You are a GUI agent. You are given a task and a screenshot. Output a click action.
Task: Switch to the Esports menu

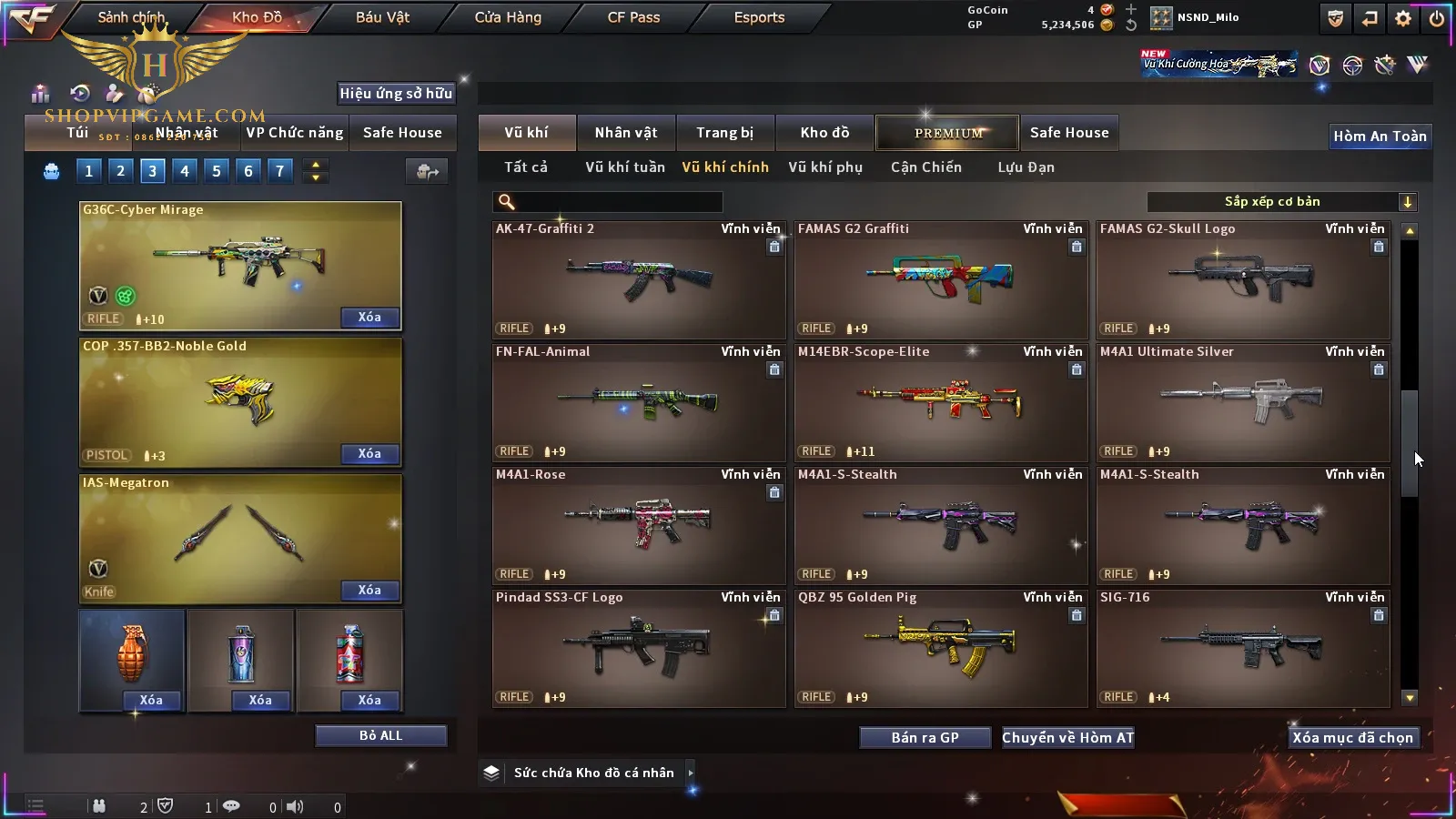pyautogui.click(x=759, y=17)
